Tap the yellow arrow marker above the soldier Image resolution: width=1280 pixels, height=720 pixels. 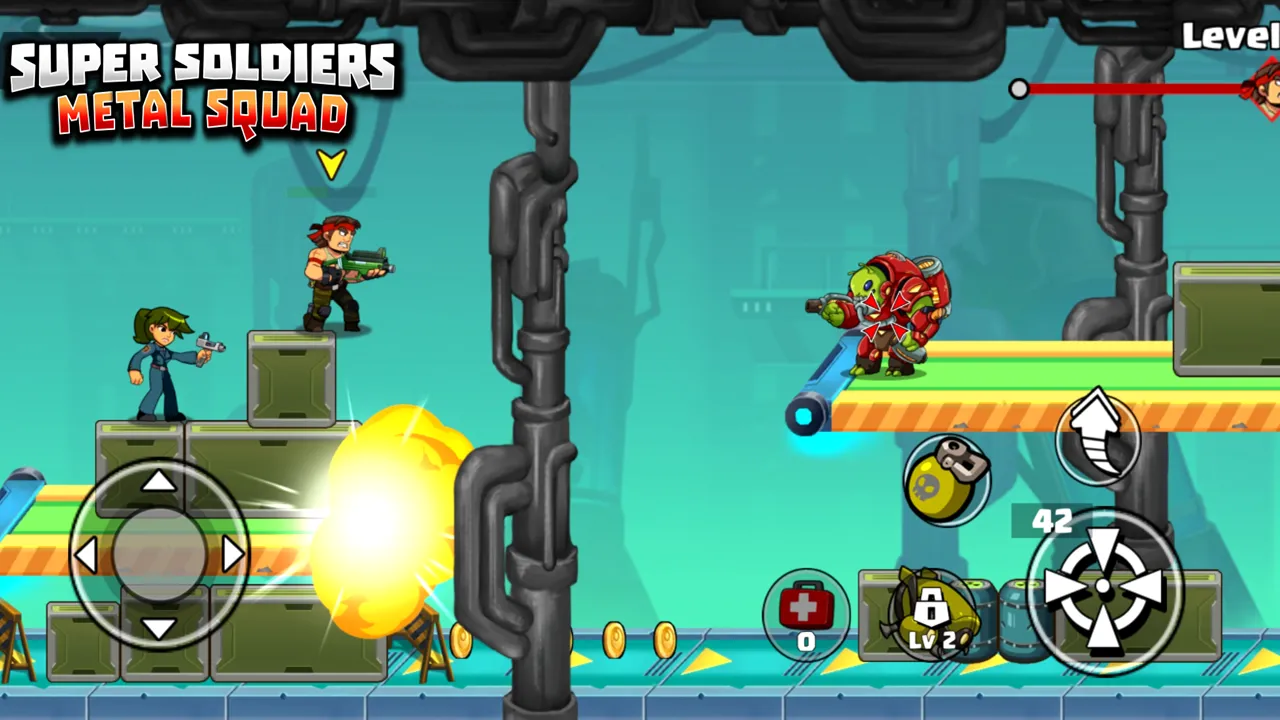pyautogui.click(x=330, y=163)
